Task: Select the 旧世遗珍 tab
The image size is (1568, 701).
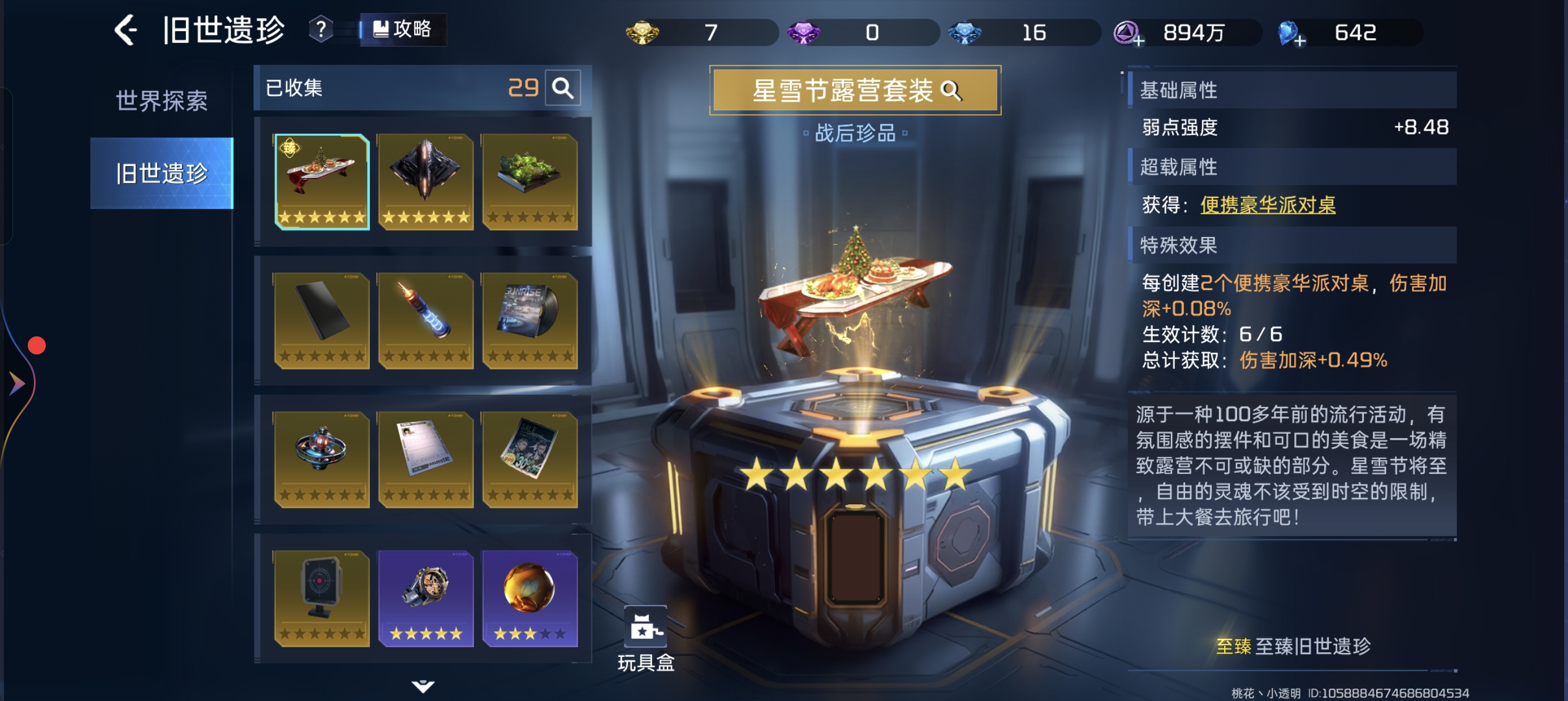Action: pyautogui.click(x=161, y=174)
